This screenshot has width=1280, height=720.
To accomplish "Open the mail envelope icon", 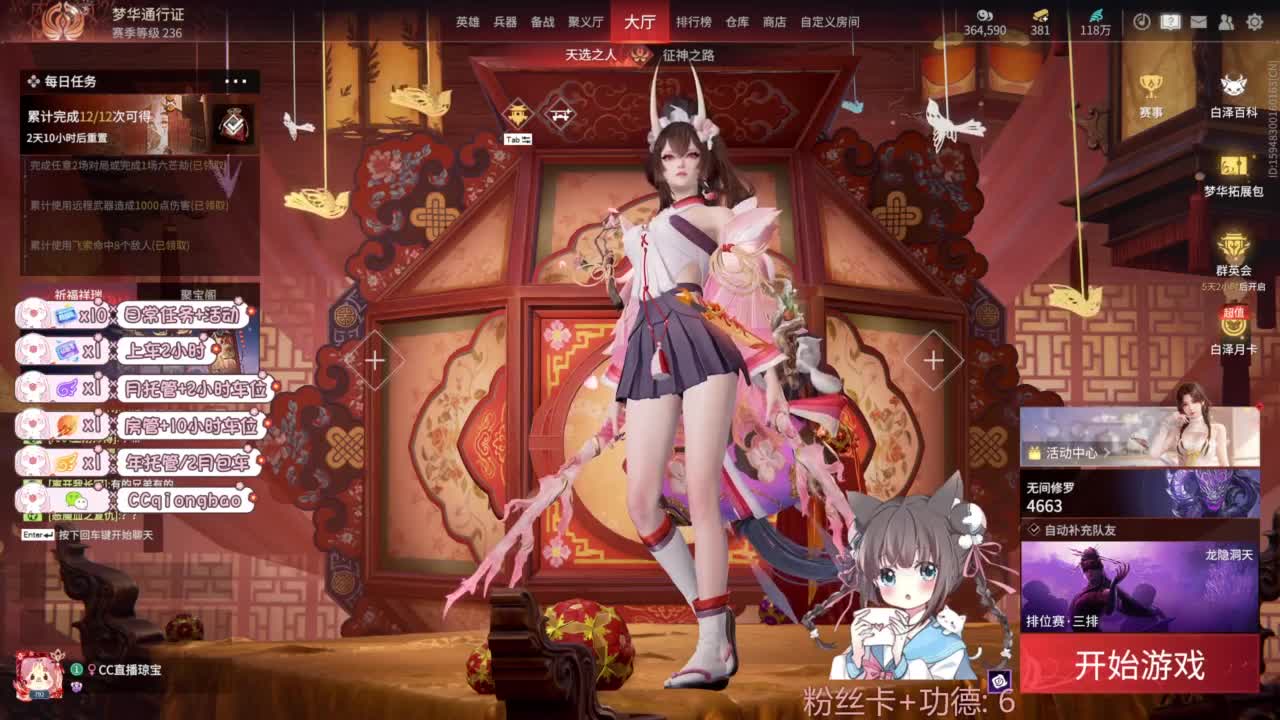I will click(x=1197, y=20).
